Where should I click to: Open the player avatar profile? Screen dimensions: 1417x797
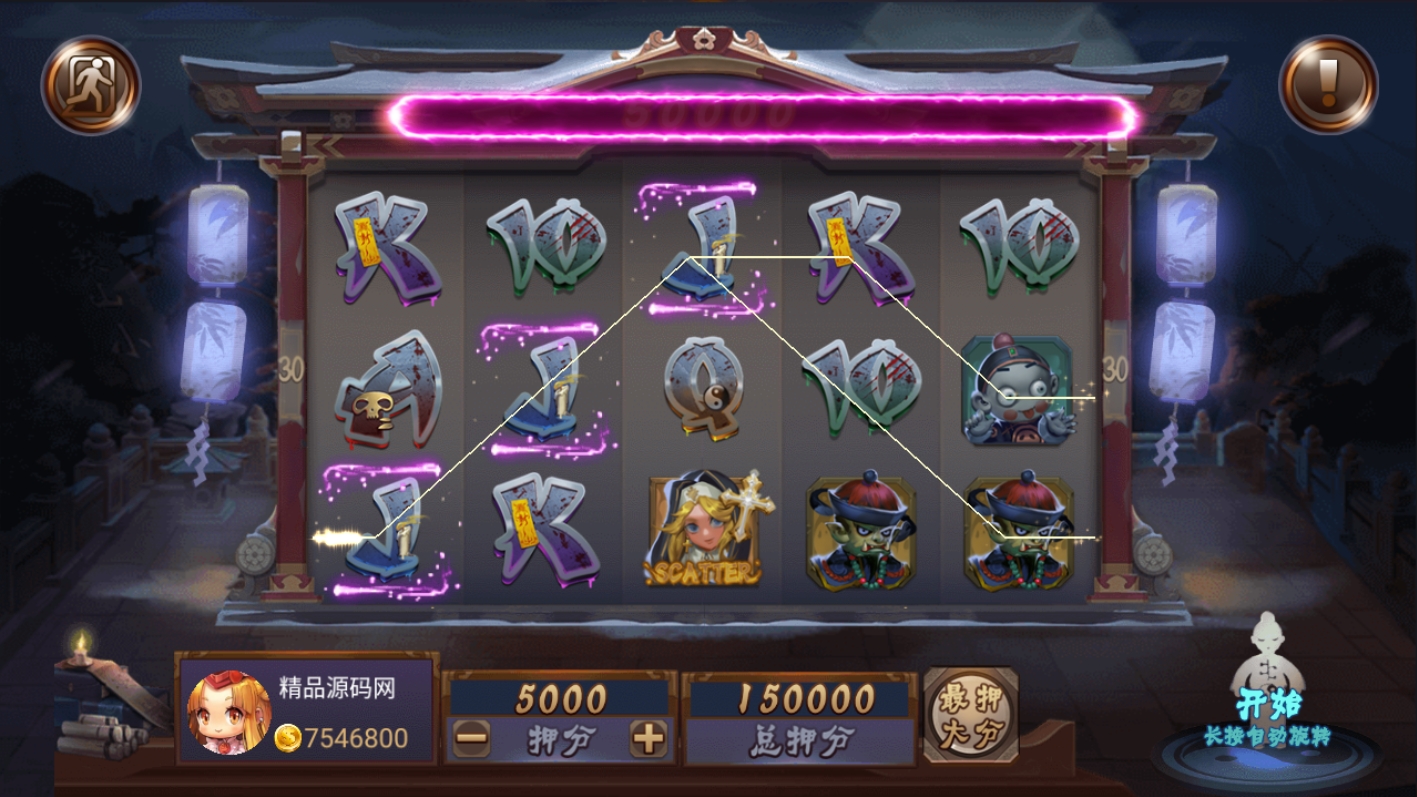pos(229,712)
